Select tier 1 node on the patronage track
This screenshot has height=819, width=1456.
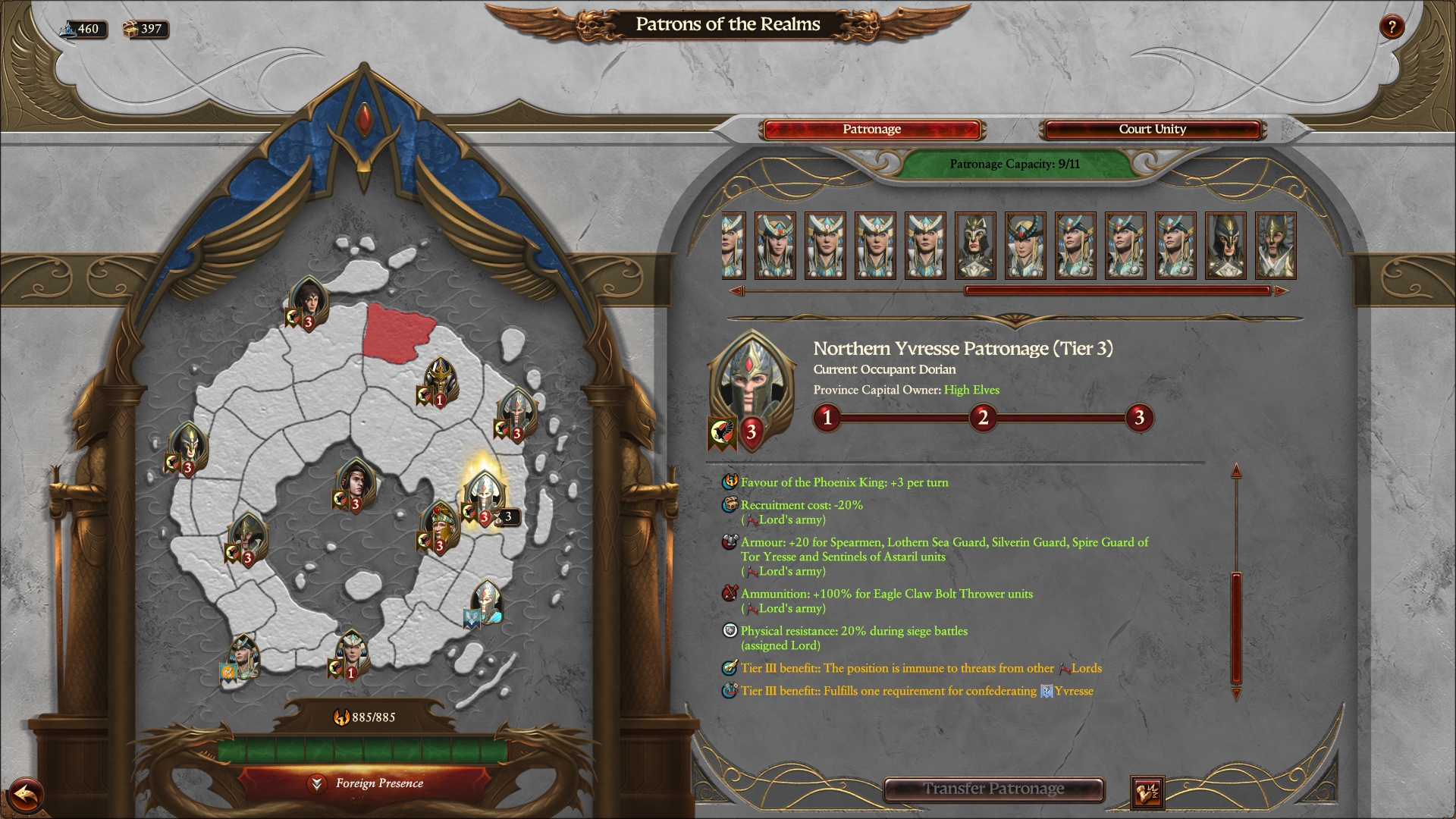point(828,418)
